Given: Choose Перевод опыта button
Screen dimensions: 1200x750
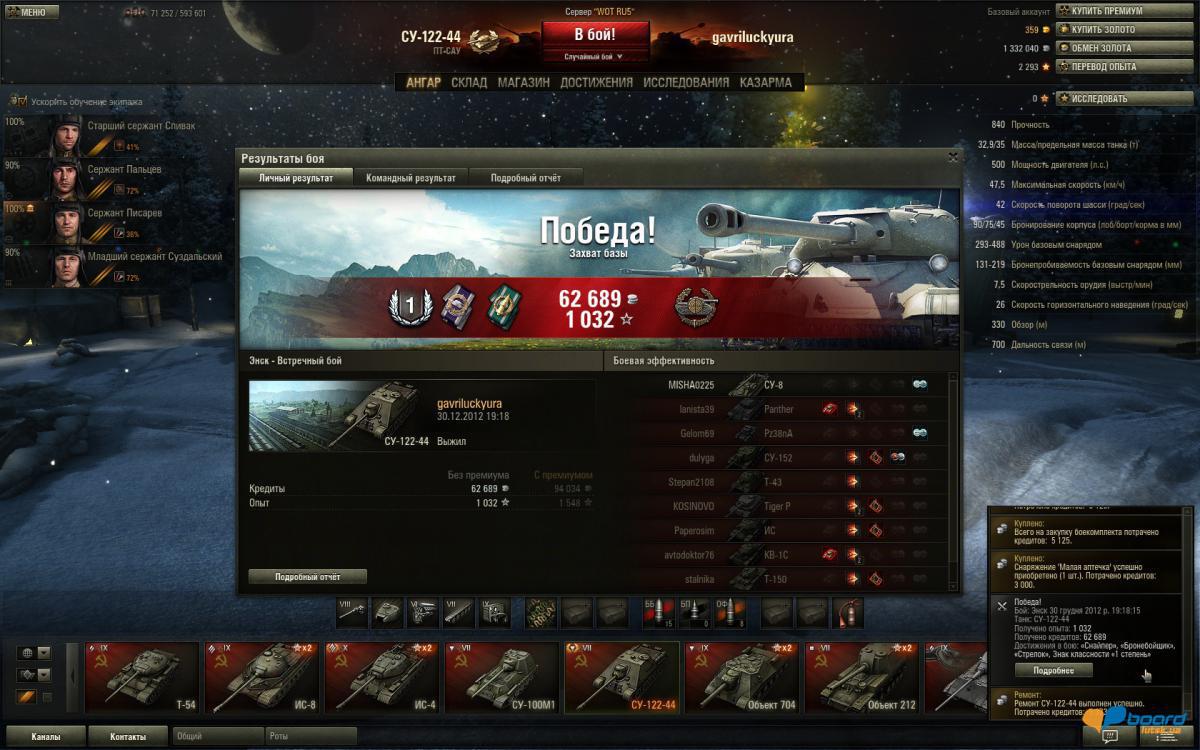Looking at the screenshot, I should (x=1112, y=66).
